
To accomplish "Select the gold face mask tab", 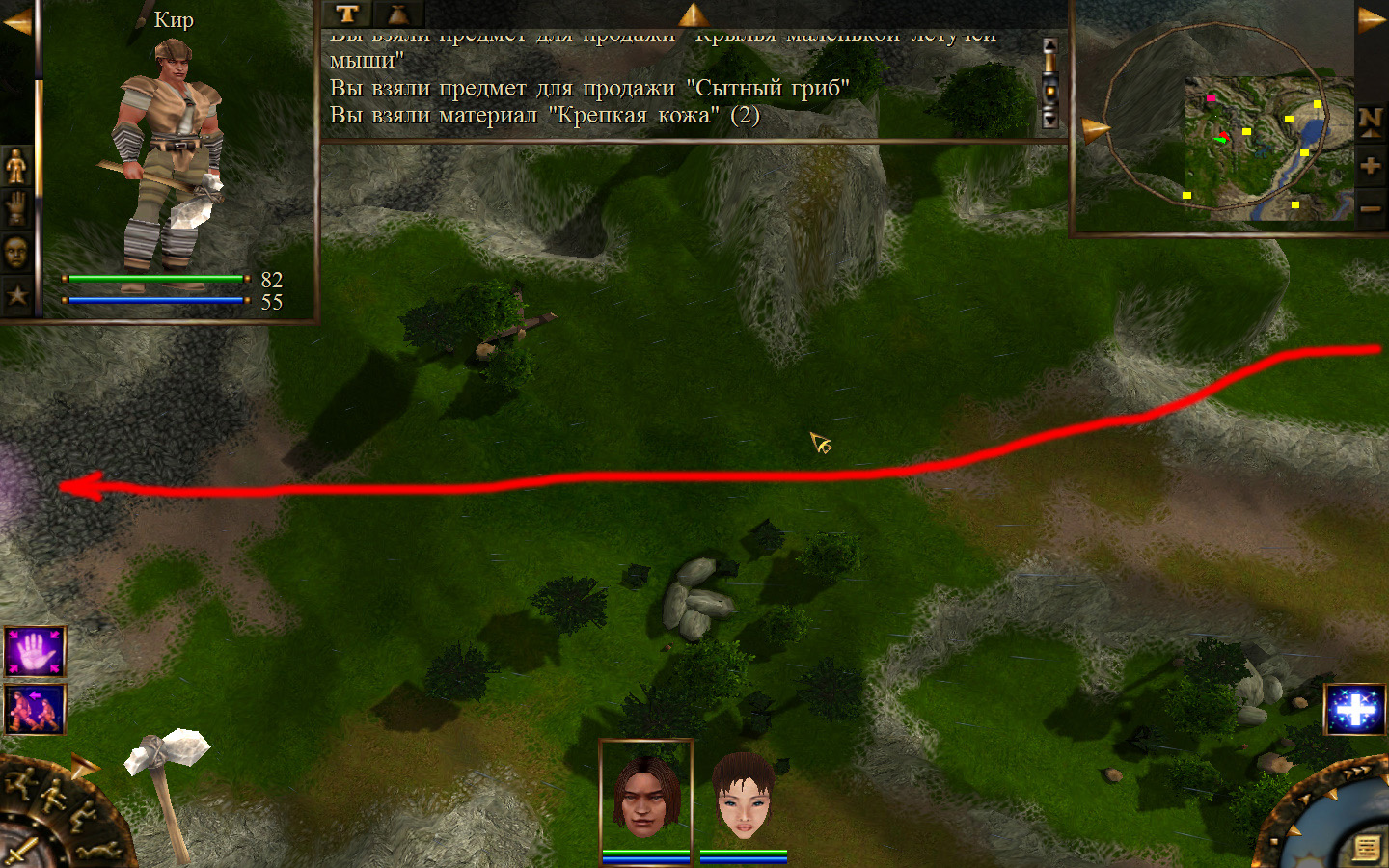I will [x=16, y=252].
